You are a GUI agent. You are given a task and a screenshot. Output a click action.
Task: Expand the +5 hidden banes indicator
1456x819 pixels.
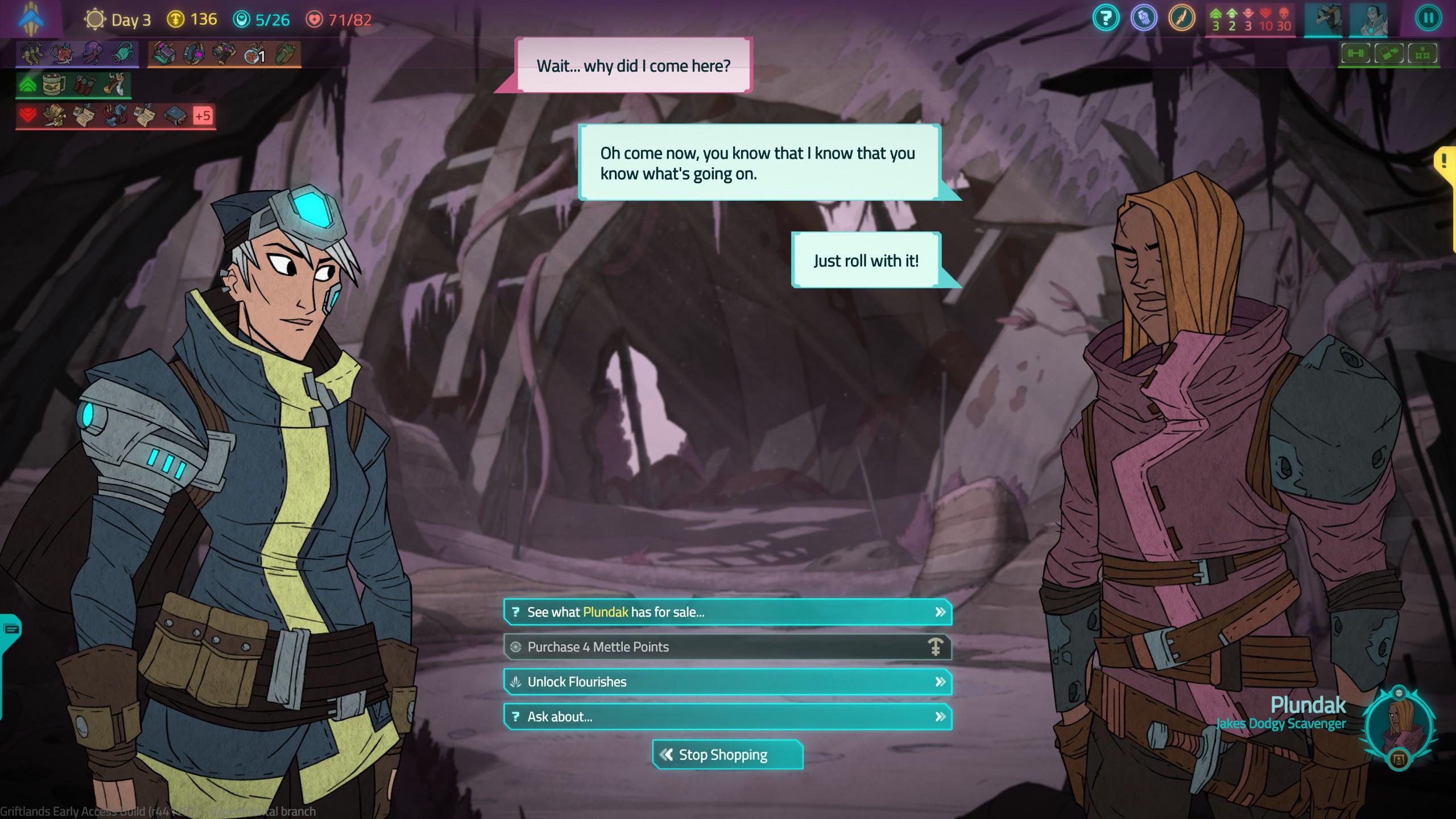pyautogui.click(x=202, y=116)
